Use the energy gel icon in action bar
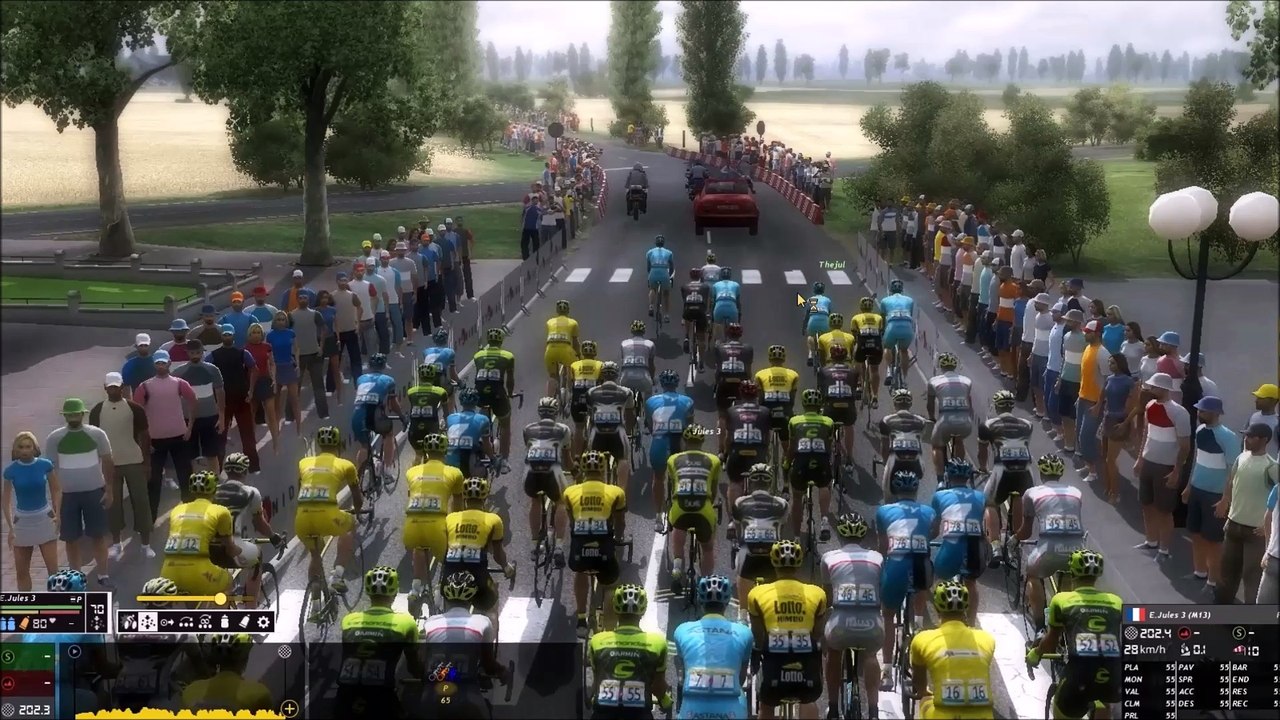 (244, 622)
